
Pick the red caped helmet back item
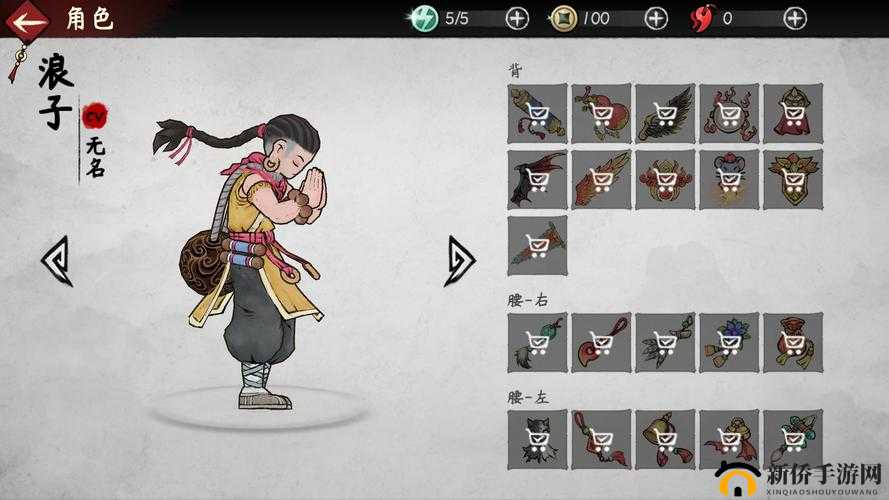(793, 113)
